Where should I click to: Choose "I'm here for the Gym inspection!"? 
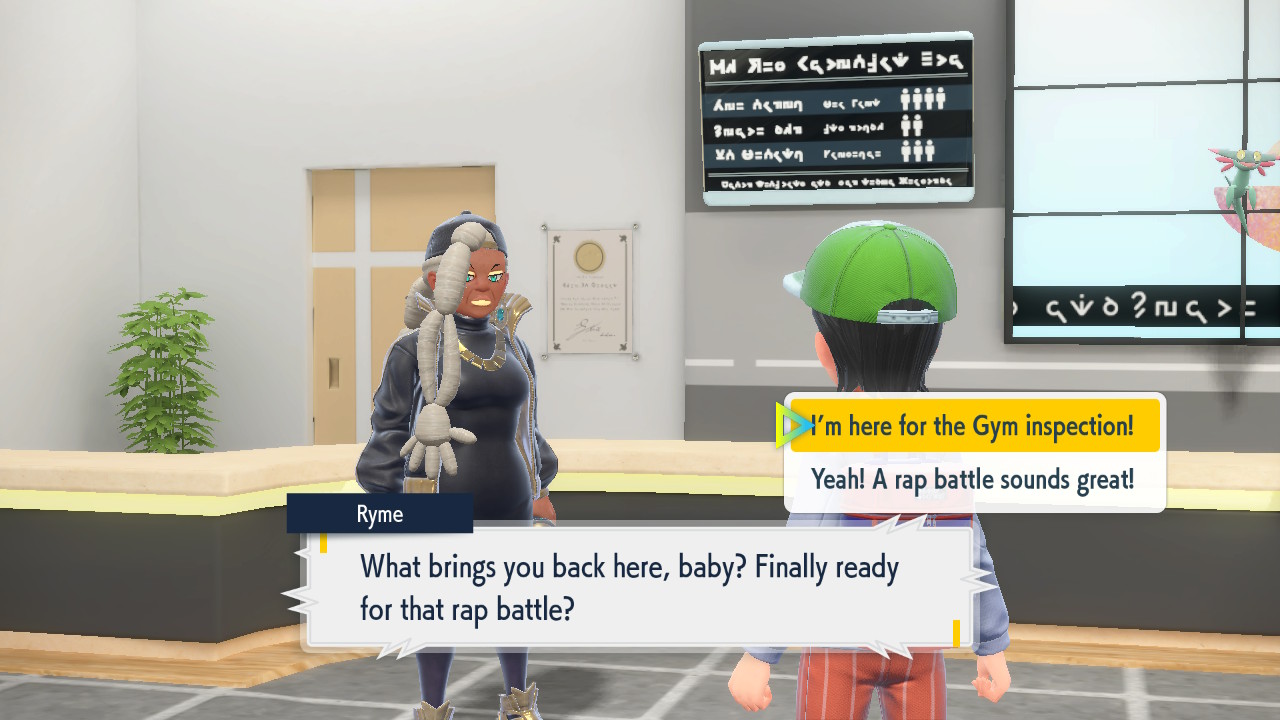point(974,426)
